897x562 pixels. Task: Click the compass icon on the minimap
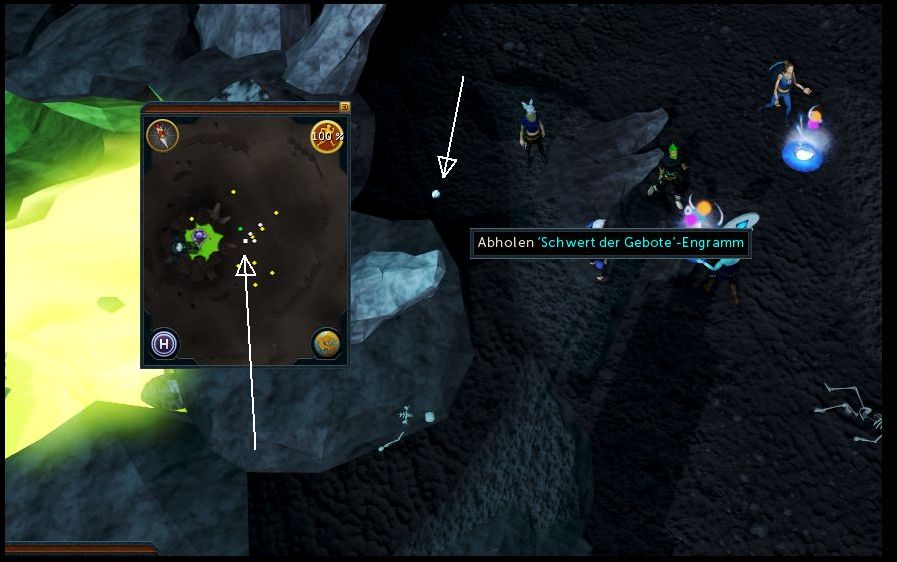[x=162, y=135]
